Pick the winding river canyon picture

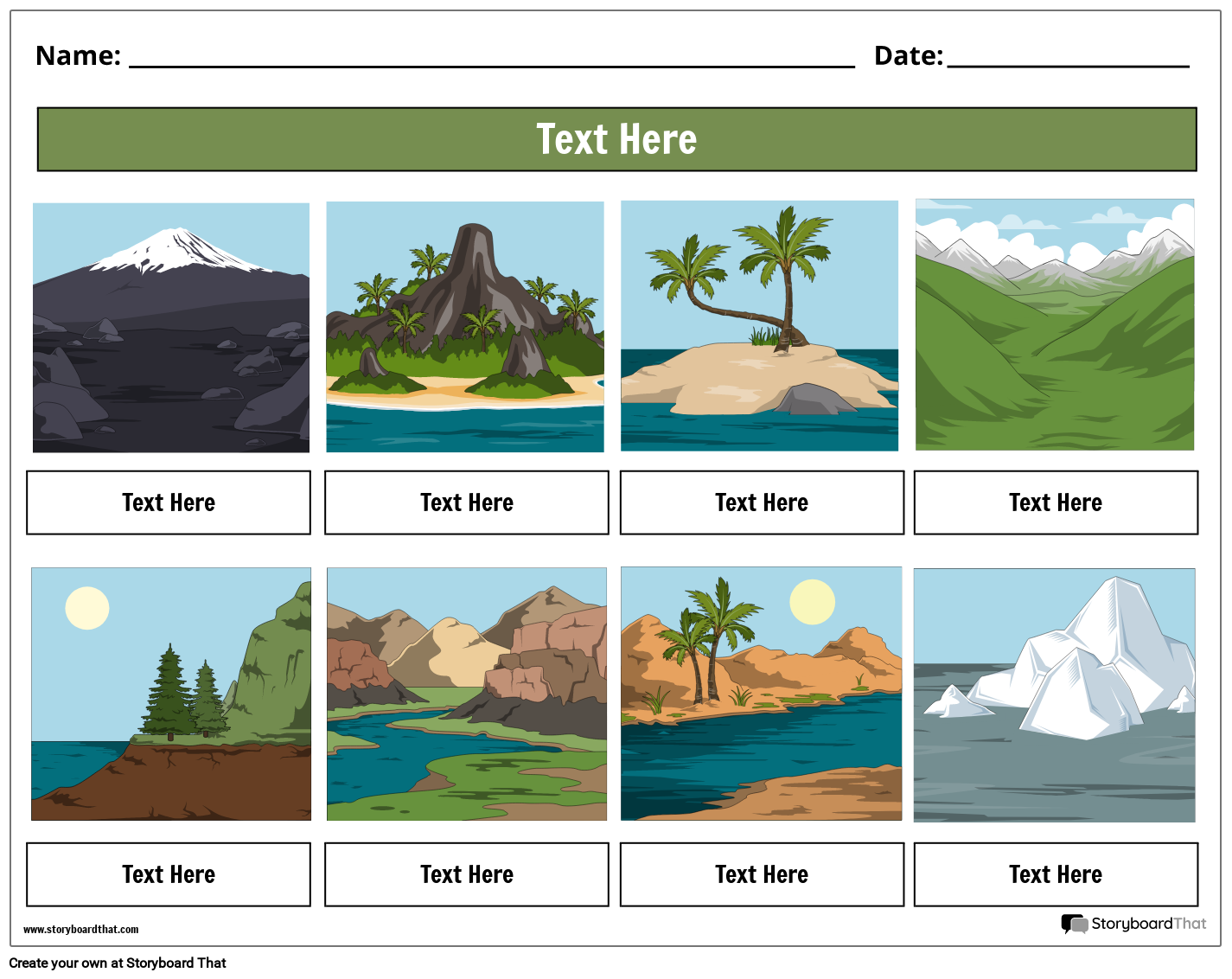click(467, 694)
